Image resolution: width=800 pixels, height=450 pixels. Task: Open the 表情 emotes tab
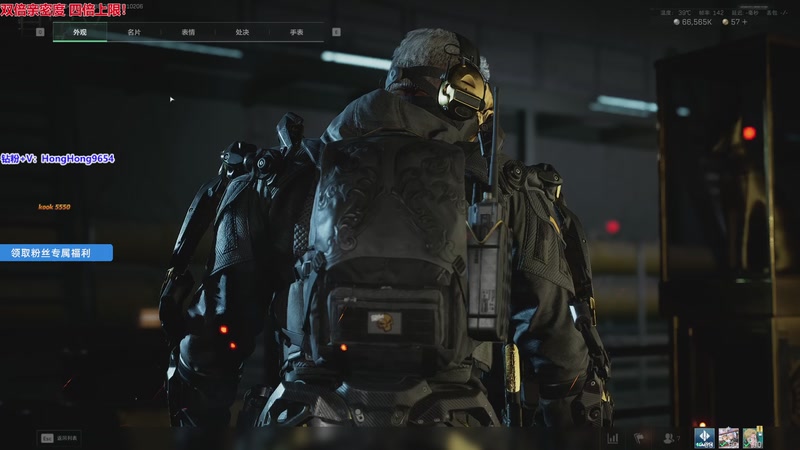[188, 32]
